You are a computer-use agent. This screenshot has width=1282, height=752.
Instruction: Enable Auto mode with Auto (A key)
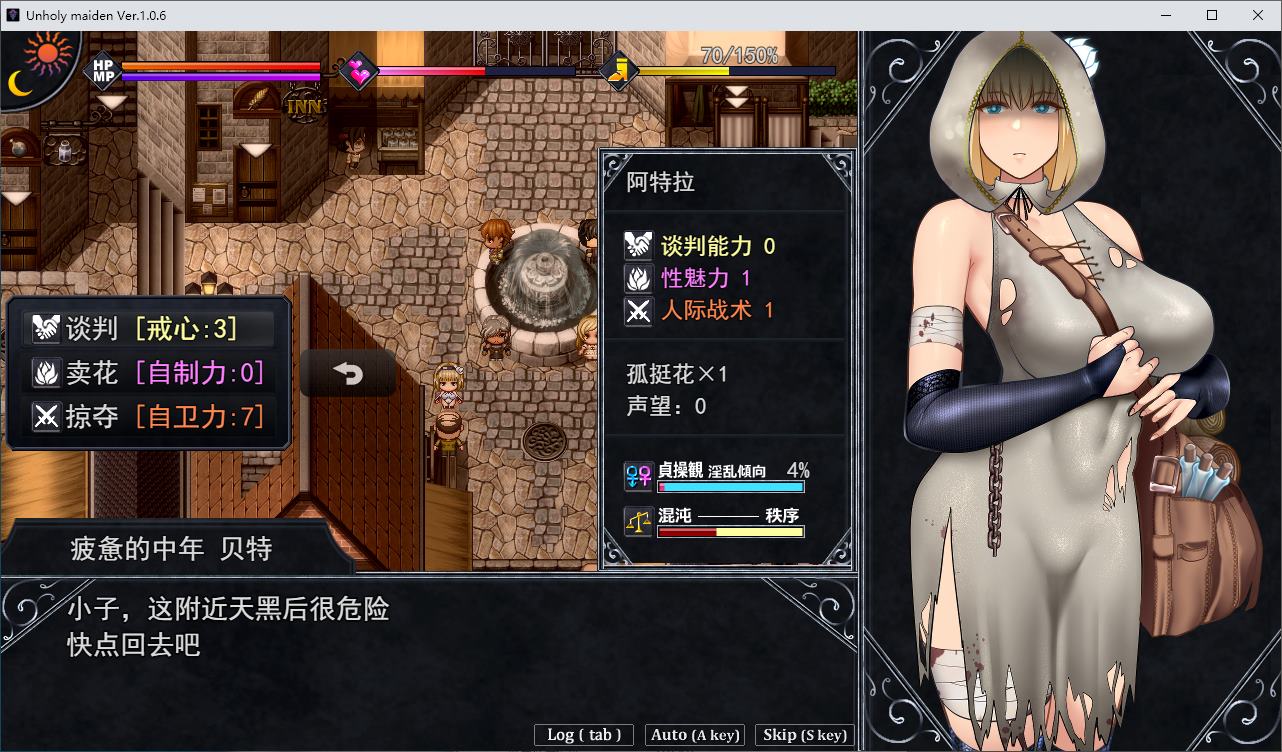click(x=694, y=735)
